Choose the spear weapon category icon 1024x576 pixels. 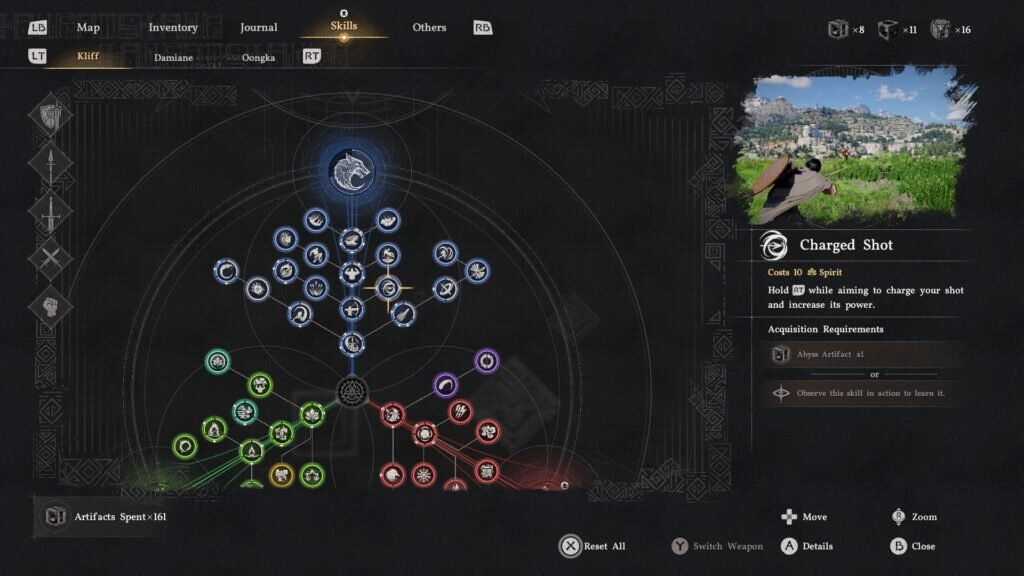click(50, 165)
